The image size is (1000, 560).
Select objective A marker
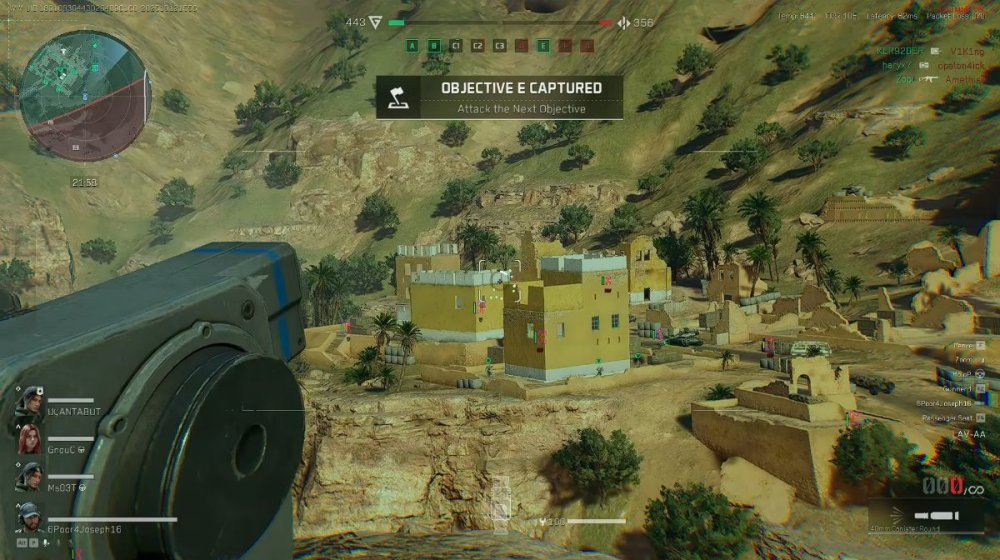click(x=412, y=45)
